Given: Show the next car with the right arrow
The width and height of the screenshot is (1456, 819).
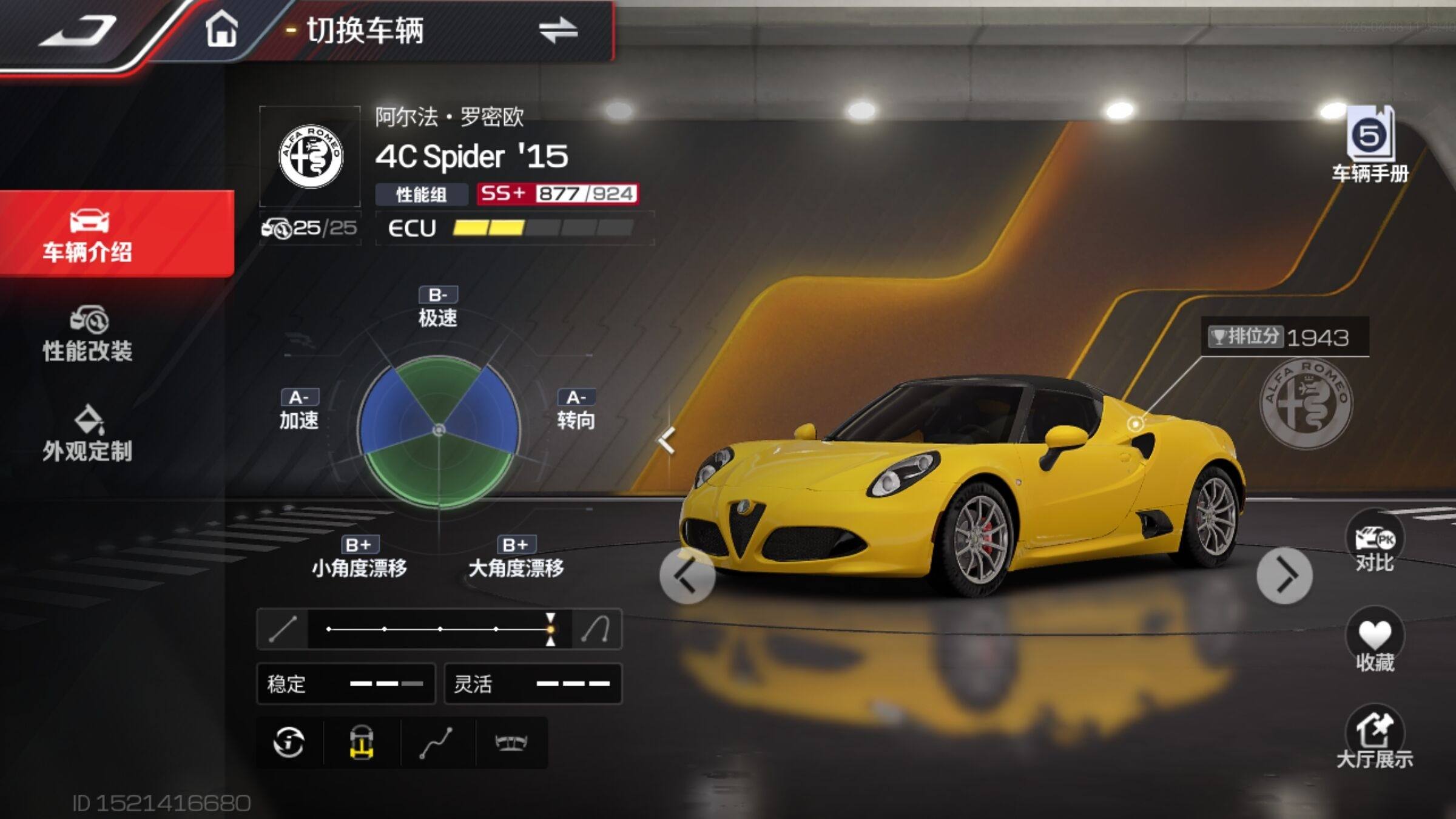Looking at the screenshot, I should point(1284,576).
